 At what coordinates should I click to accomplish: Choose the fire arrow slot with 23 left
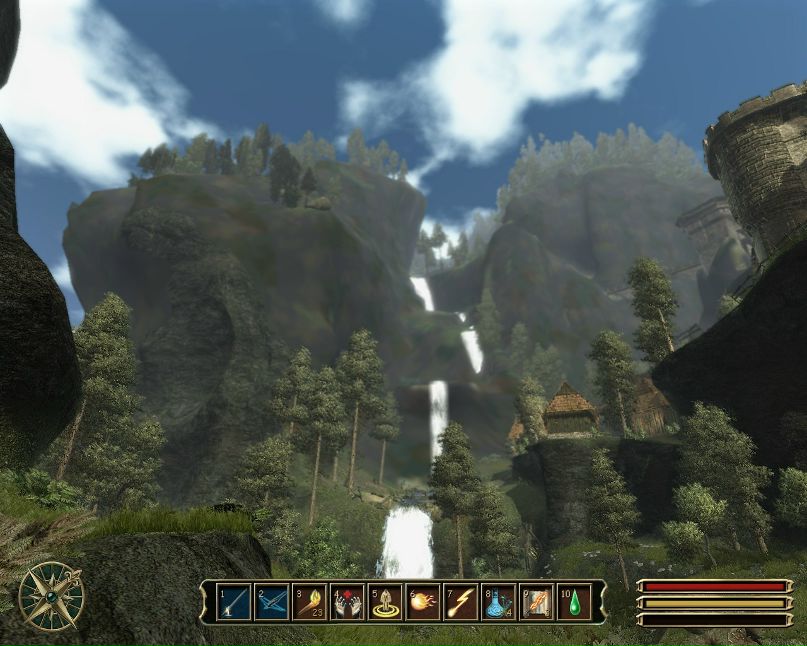tap(309, 602)
